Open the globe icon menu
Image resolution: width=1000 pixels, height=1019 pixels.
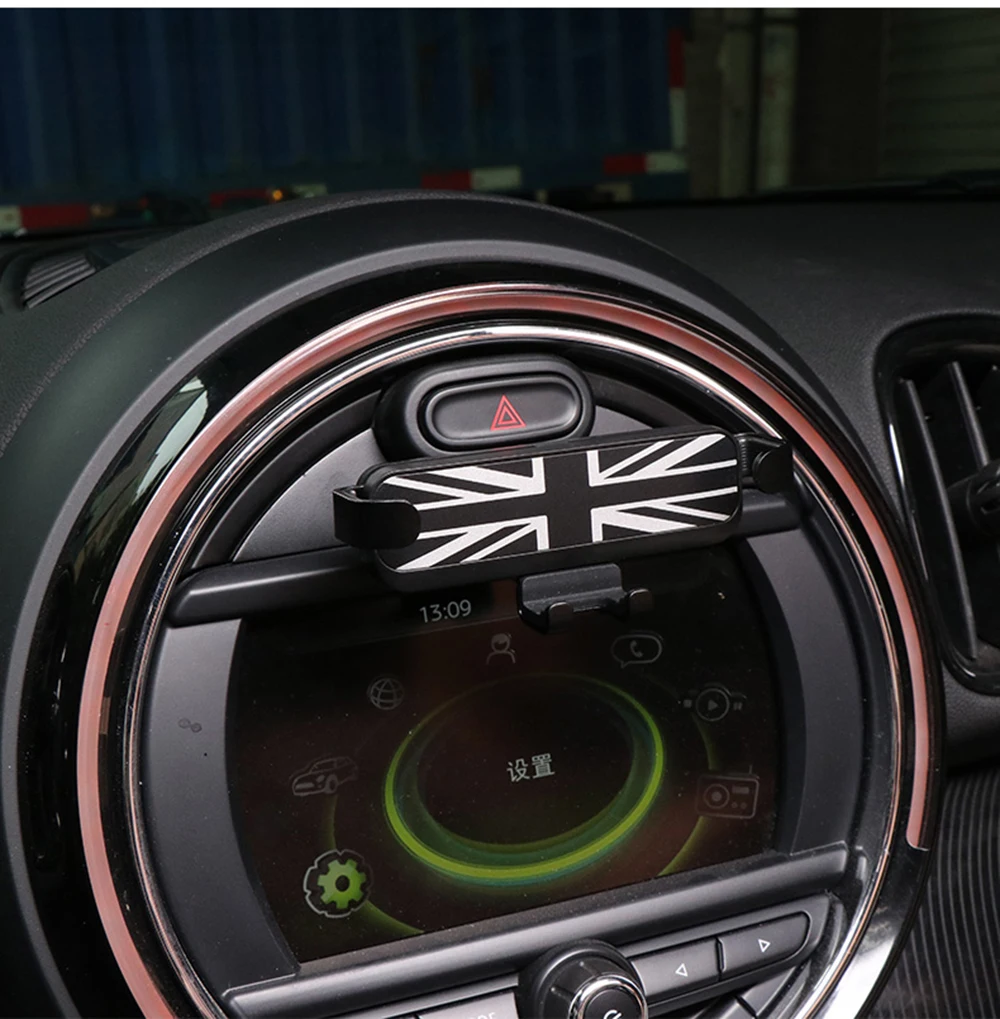click(385, 692)
